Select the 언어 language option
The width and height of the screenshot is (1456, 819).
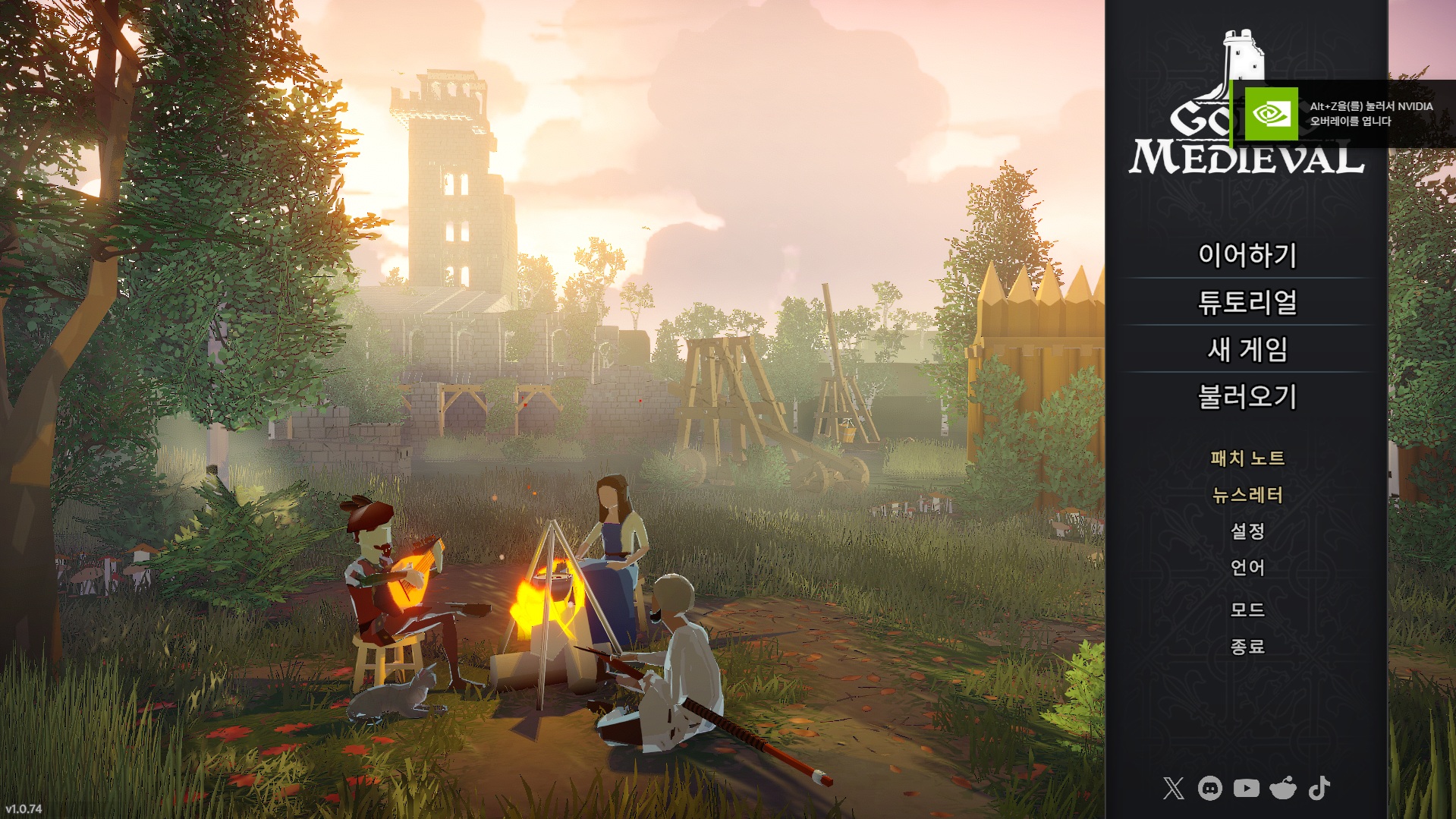point(1247,567)
